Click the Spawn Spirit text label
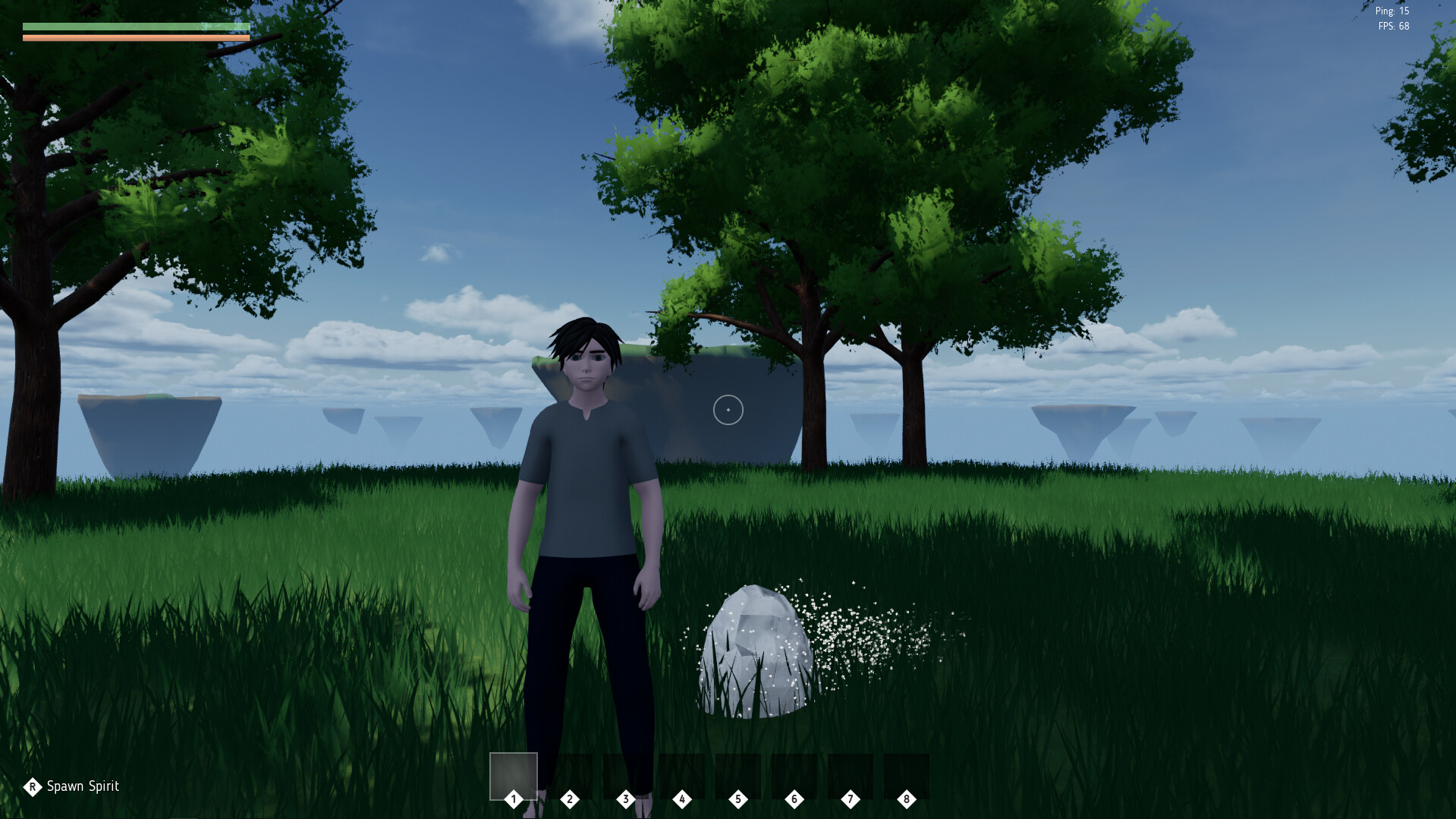1456x819 pixels. [x=83, y=786]
